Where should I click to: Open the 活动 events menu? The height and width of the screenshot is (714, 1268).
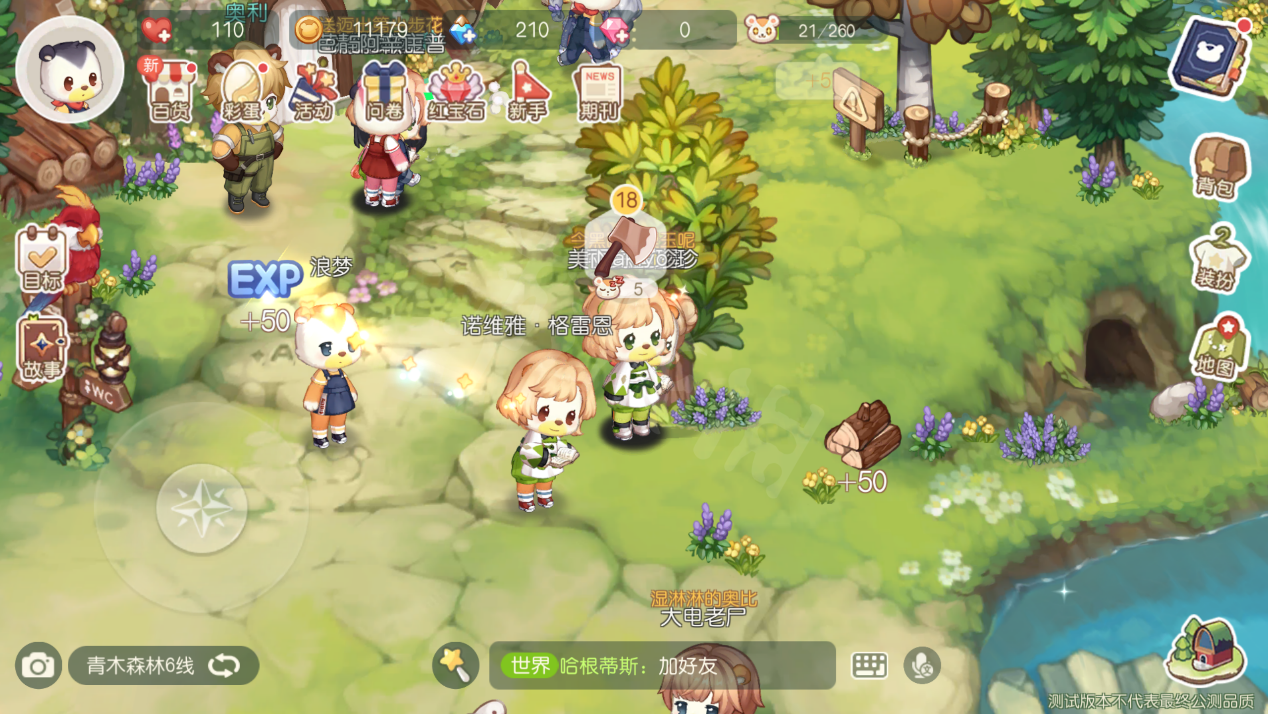314,90
